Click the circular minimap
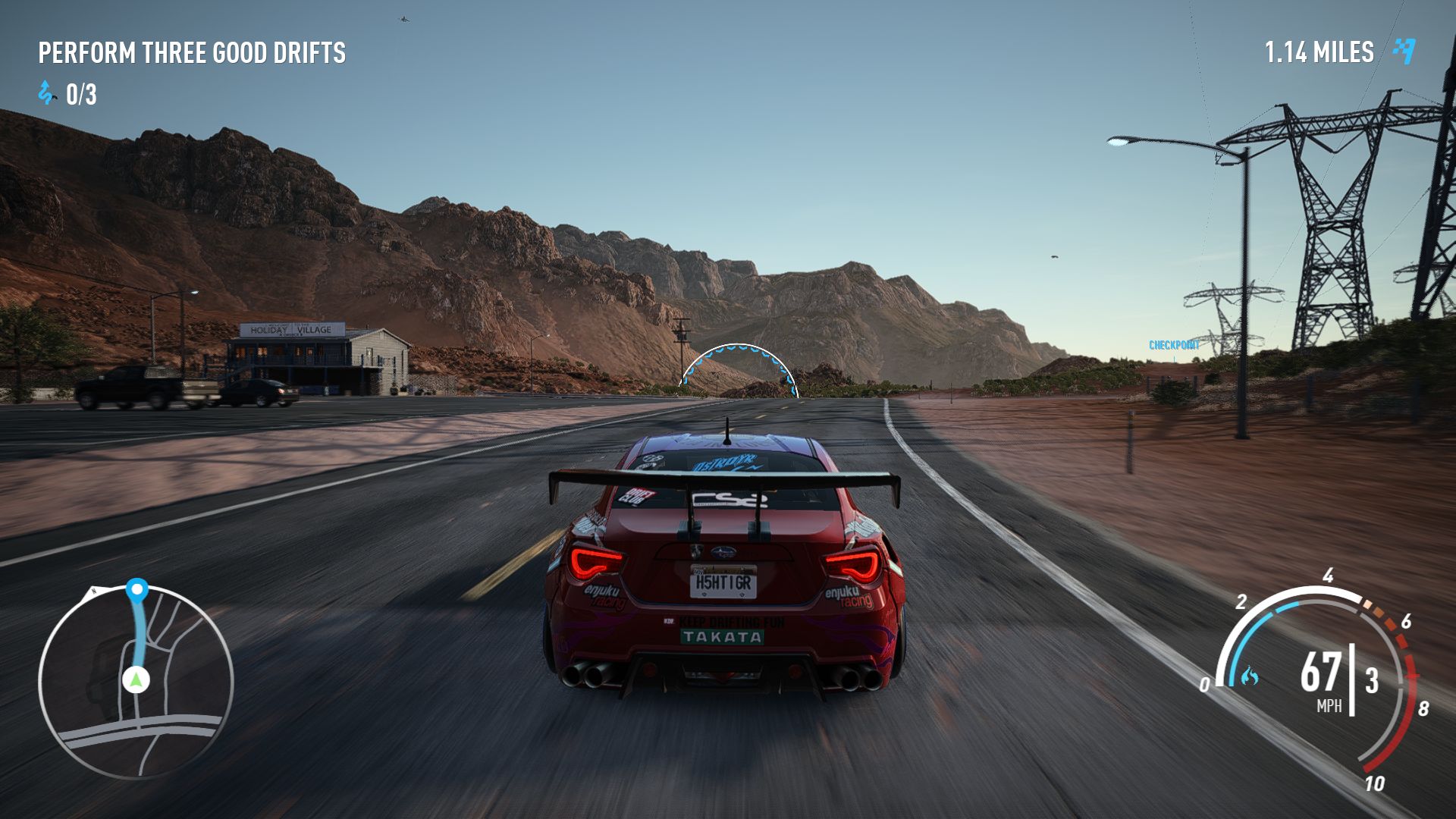 (x=136, y=681)
